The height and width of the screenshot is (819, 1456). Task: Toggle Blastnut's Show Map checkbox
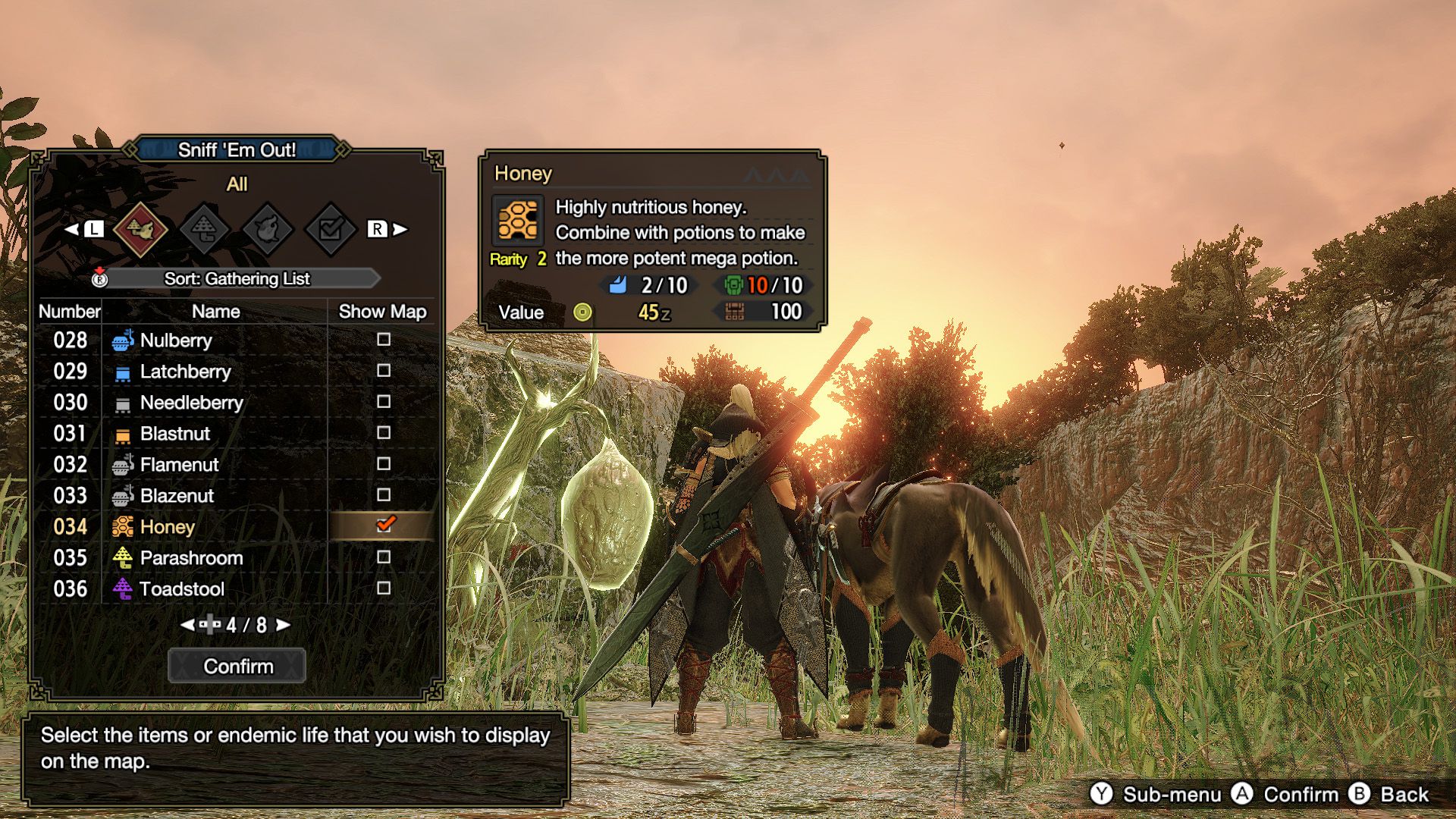[x=384, y=433]
